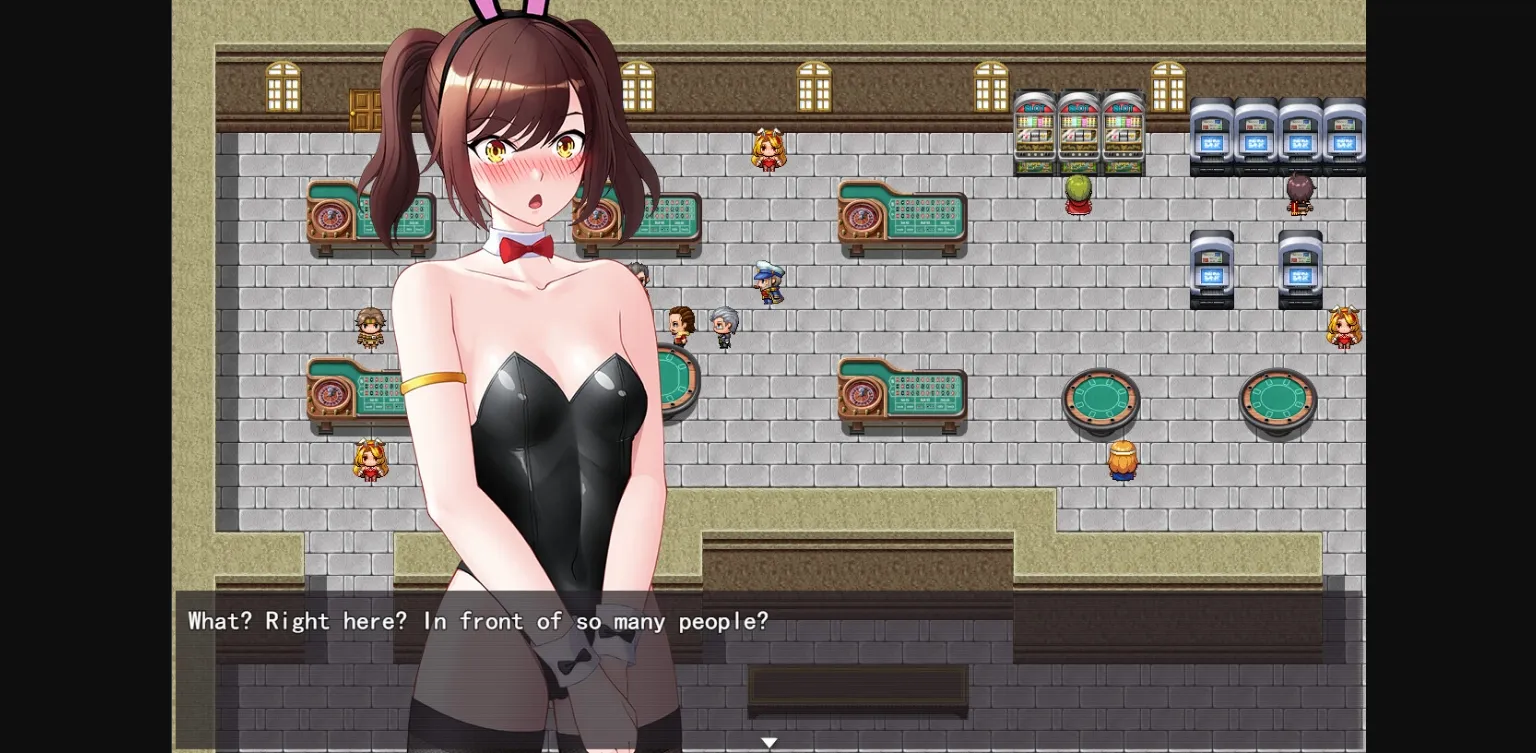Select the blonde bunny girl by the slot machines
Screen dimensions: 1536x753
coord(768,150)
